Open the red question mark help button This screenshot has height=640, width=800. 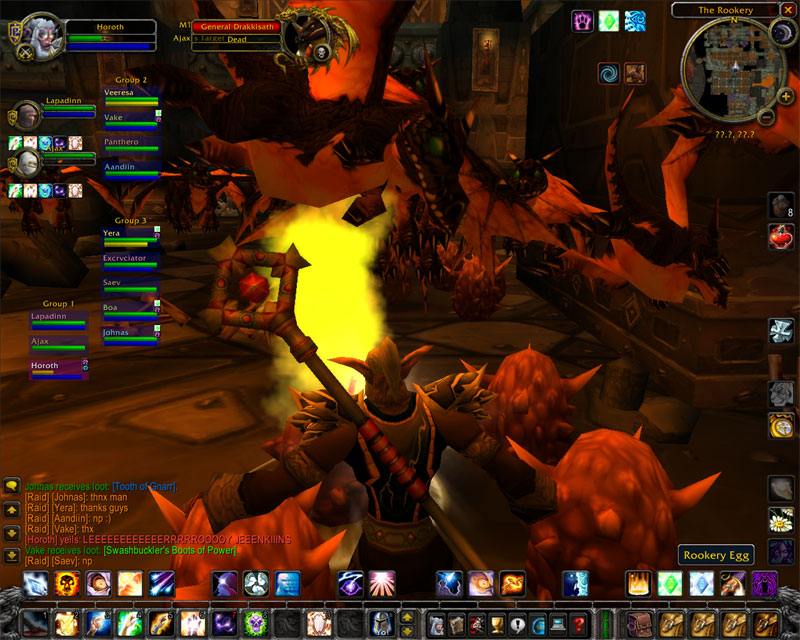579,624
